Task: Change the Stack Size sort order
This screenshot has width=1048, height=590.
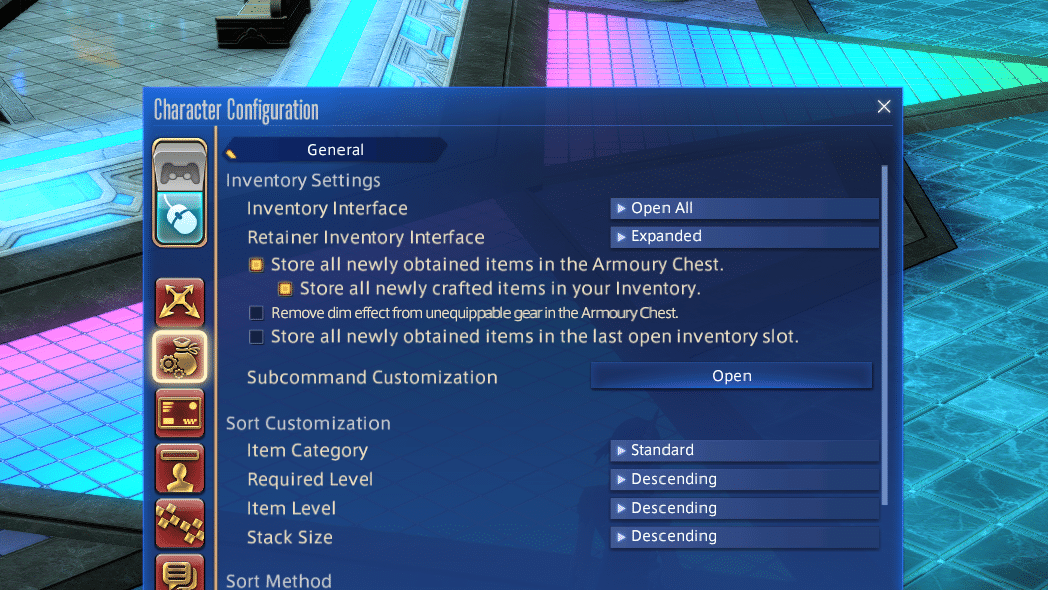Action: (x=744, y=537)
